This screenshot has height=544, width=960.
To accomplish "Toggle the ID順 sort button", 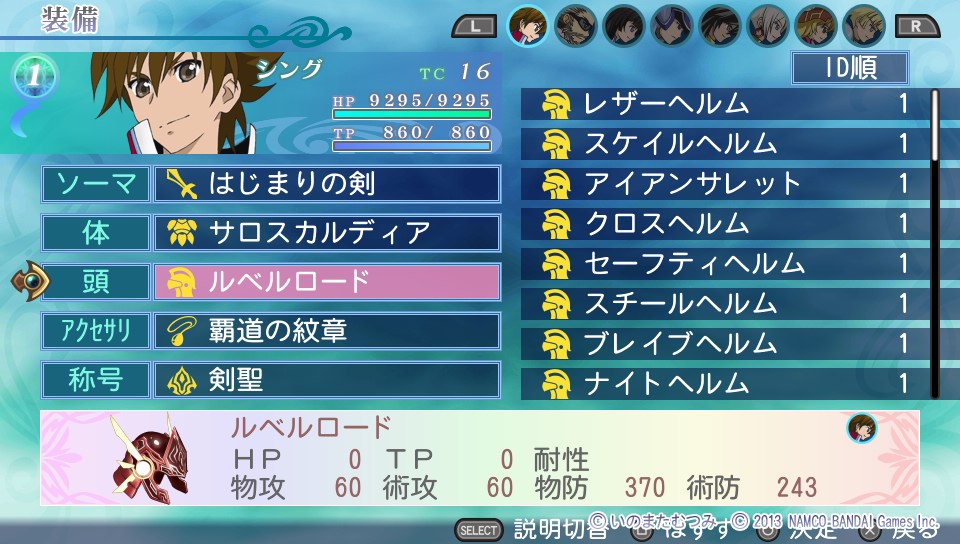I will point(849,68).
